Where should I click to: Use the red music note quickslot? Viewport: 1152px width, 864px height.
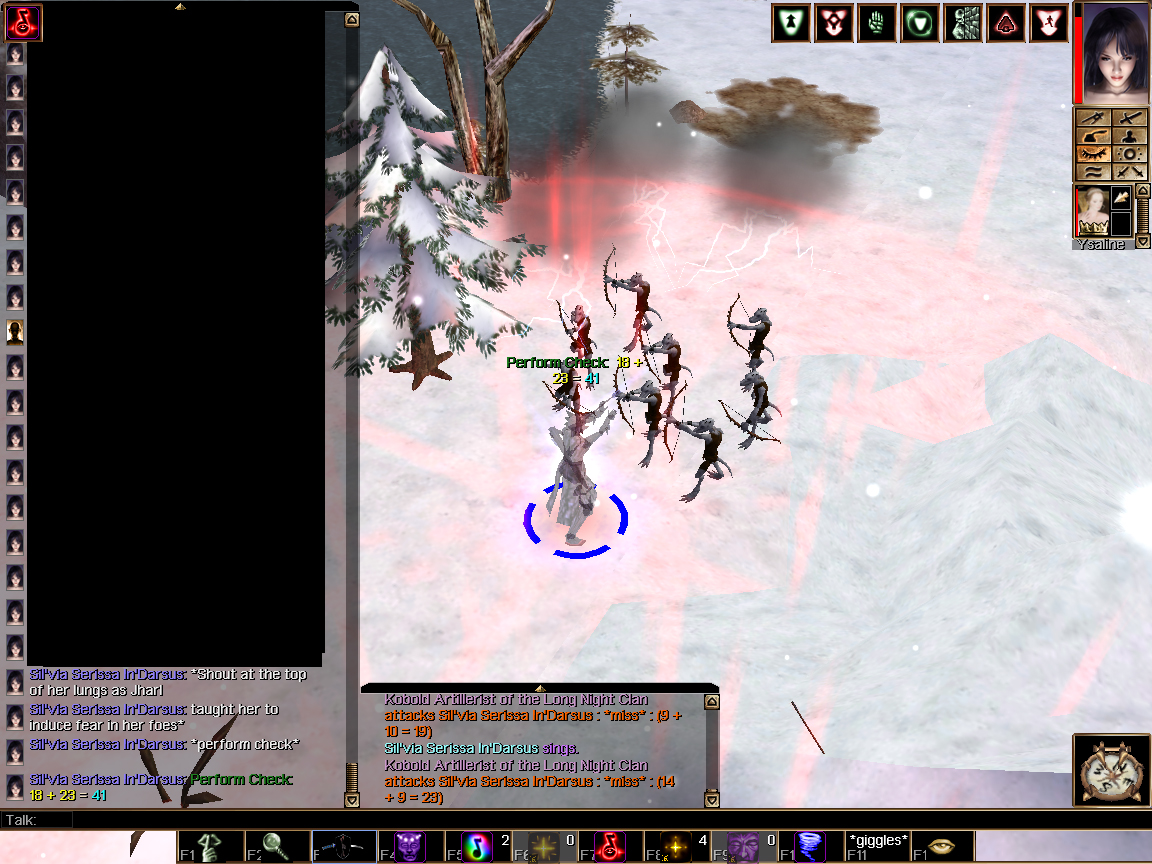pyautogui.click(x=610, y=846)
